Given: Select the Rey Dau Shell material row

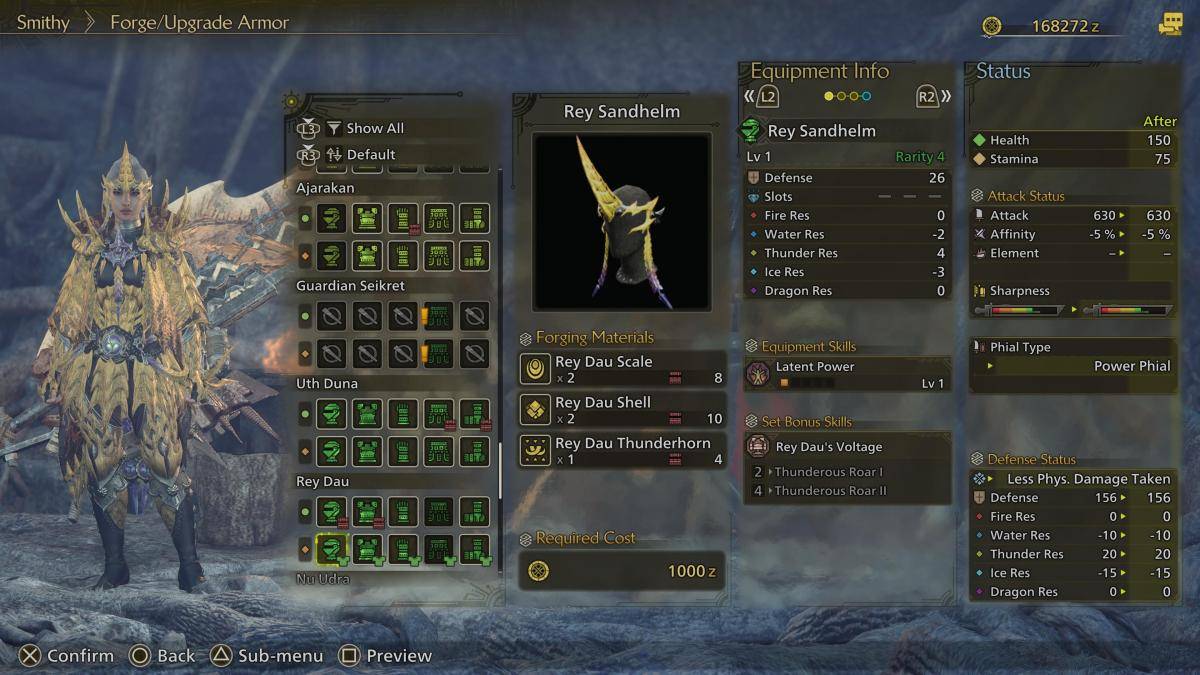Looking at the screenshot, I should [622, 410].
